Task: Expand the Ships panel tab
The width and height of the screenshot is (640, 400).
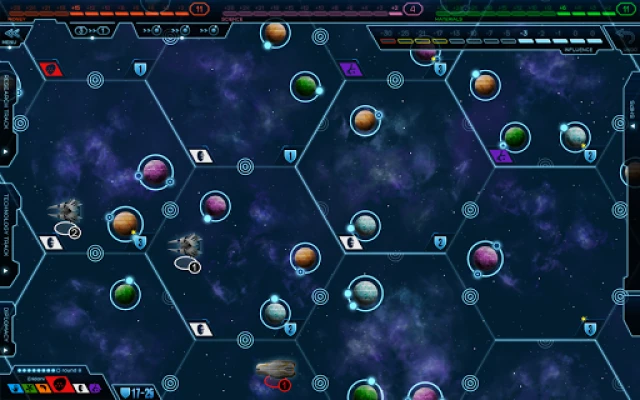Action: pos(632,120)
